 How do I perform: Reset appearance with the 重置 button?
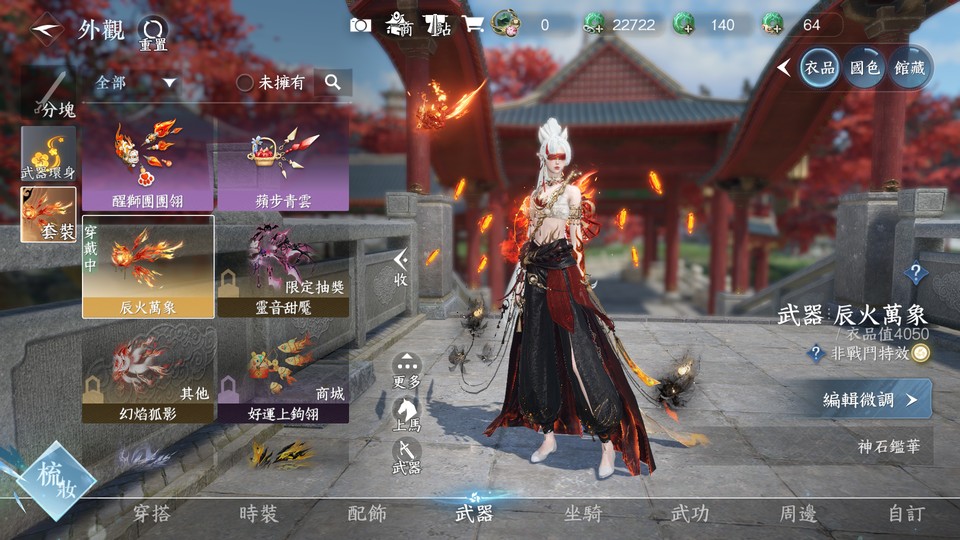pos(153,33)
